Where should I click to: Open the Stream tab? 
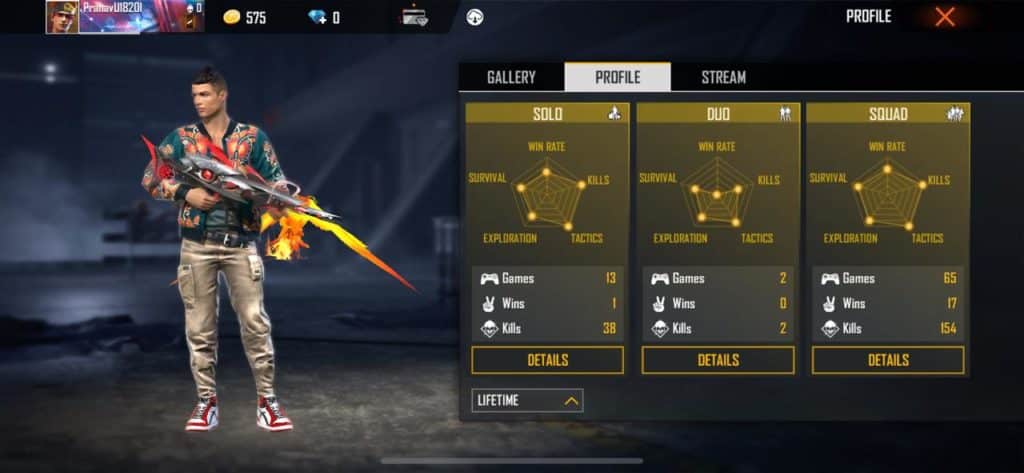pos(723,77)
